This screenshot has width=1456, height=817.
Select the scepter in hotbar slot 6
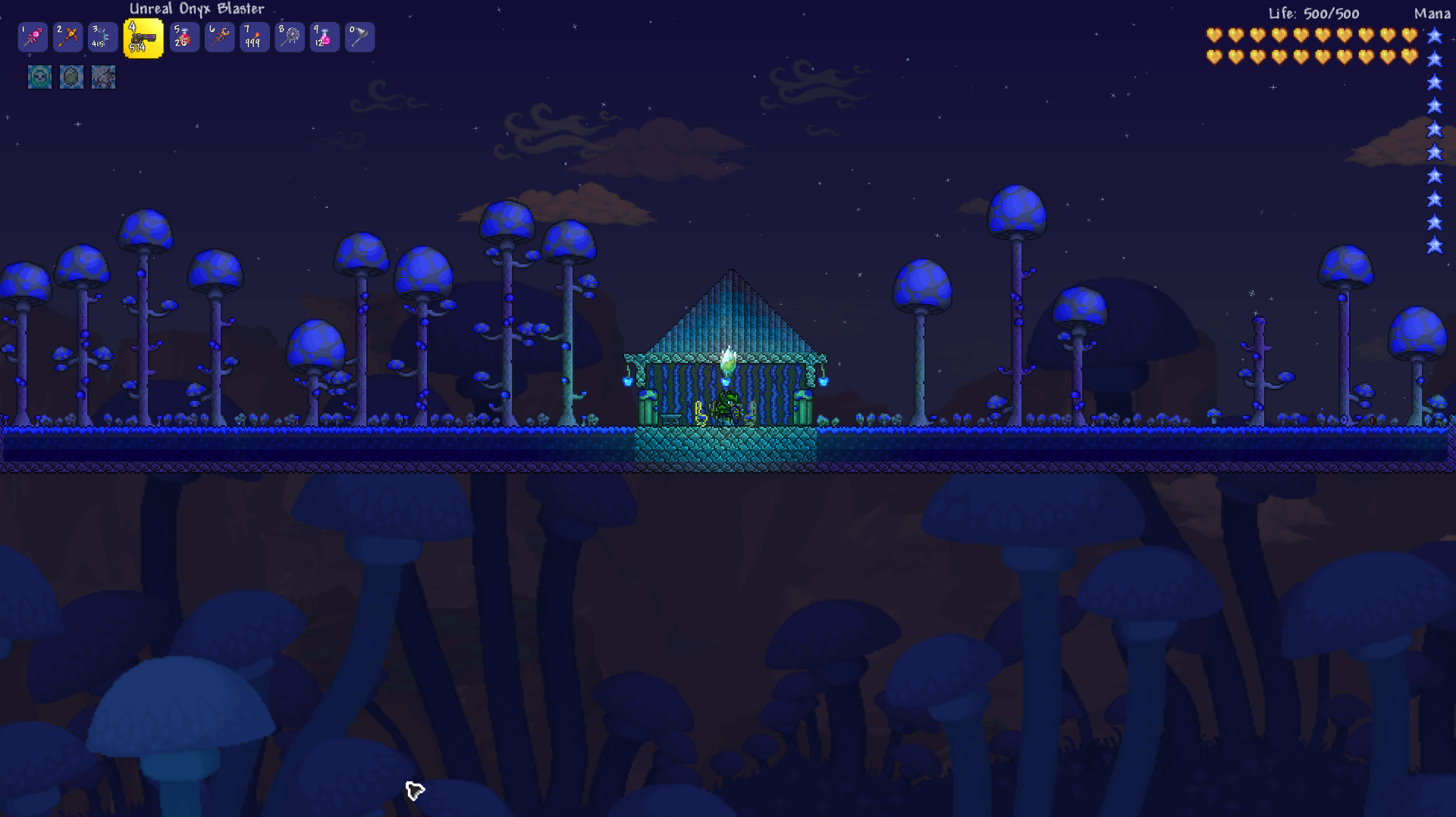tap(219, 36)
